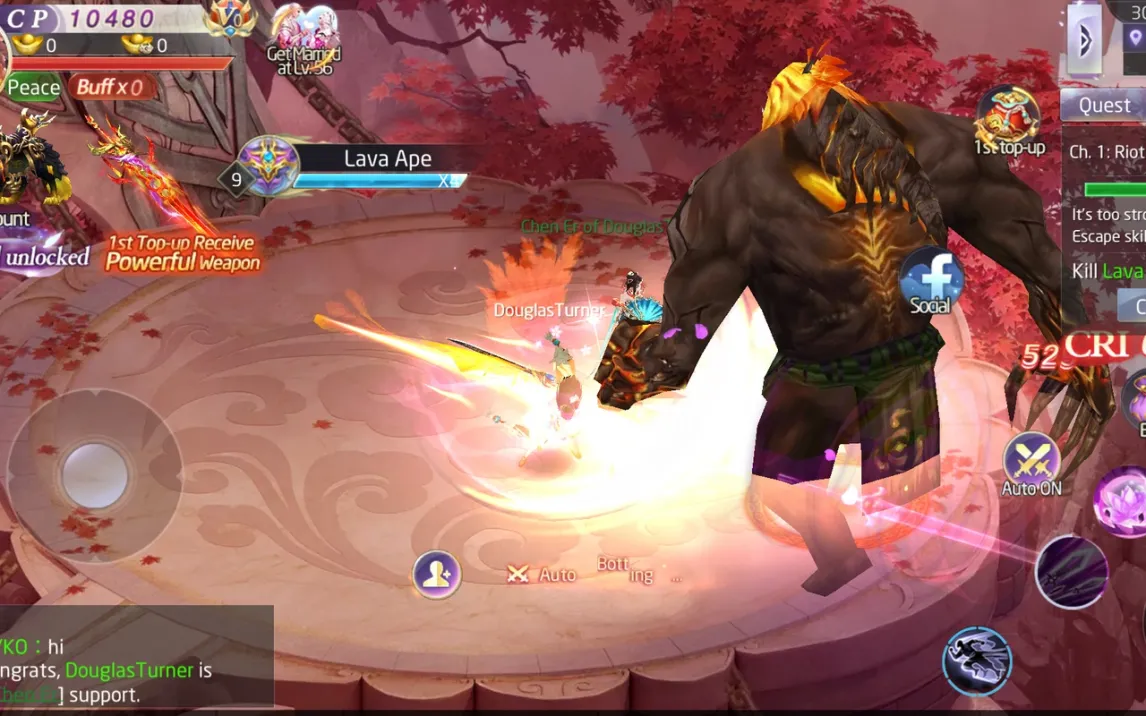Open the add friend player icon

pyautogui.click(x=437, y=574)
